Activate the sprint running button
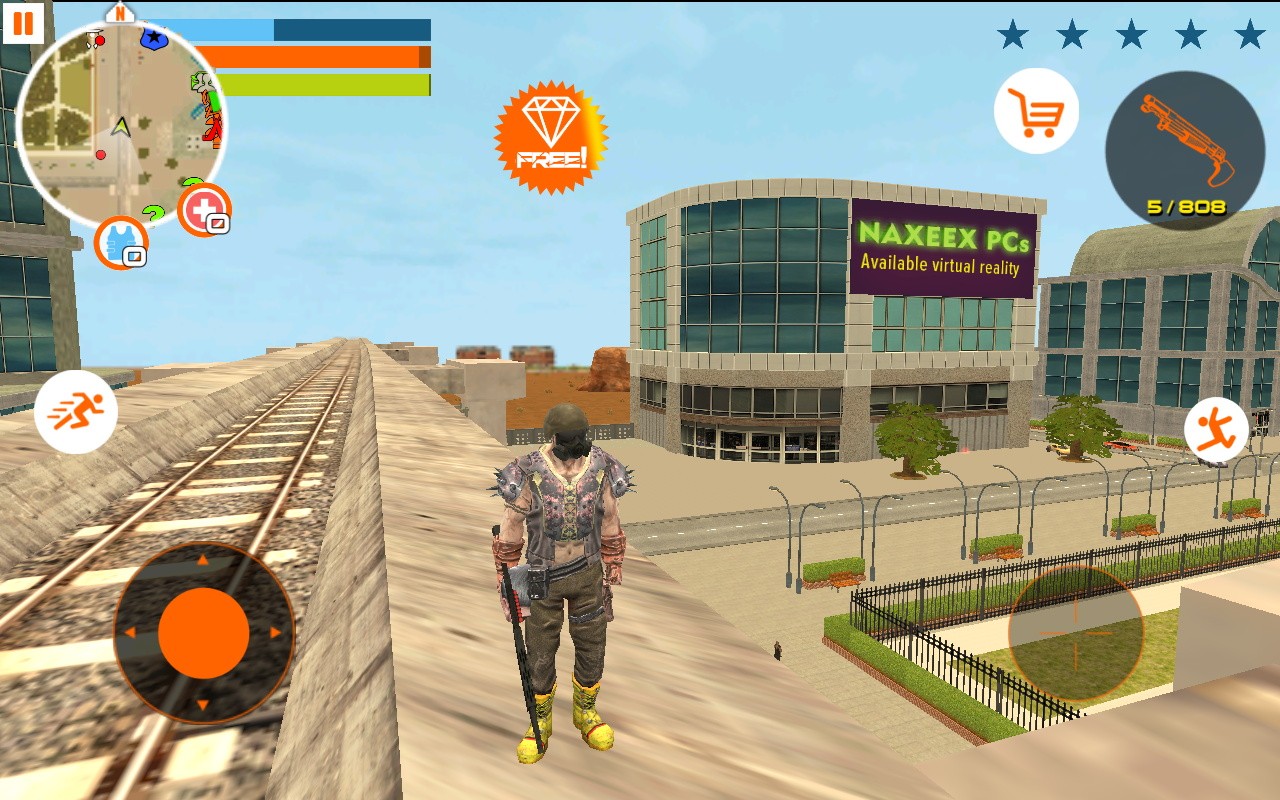Screen dimensions: 1280x800 pyautogui.click(x=76, y=411)
